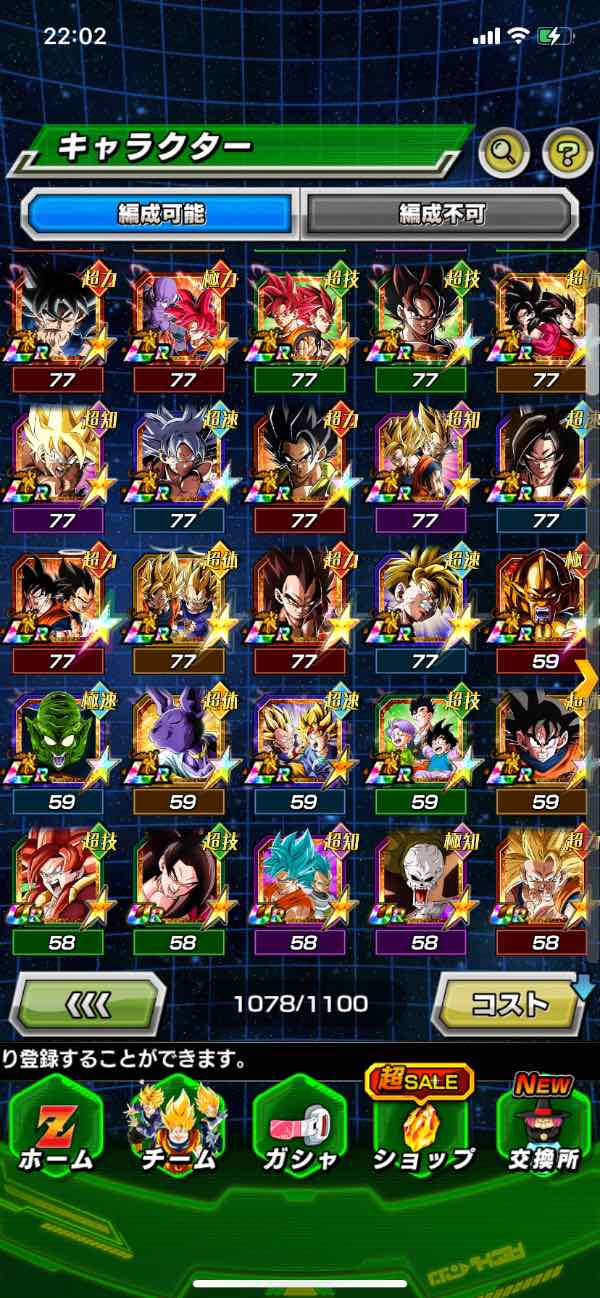Open the magnifying glass search button
Screen dimensions: 600x1298
(x=504, y=152)
